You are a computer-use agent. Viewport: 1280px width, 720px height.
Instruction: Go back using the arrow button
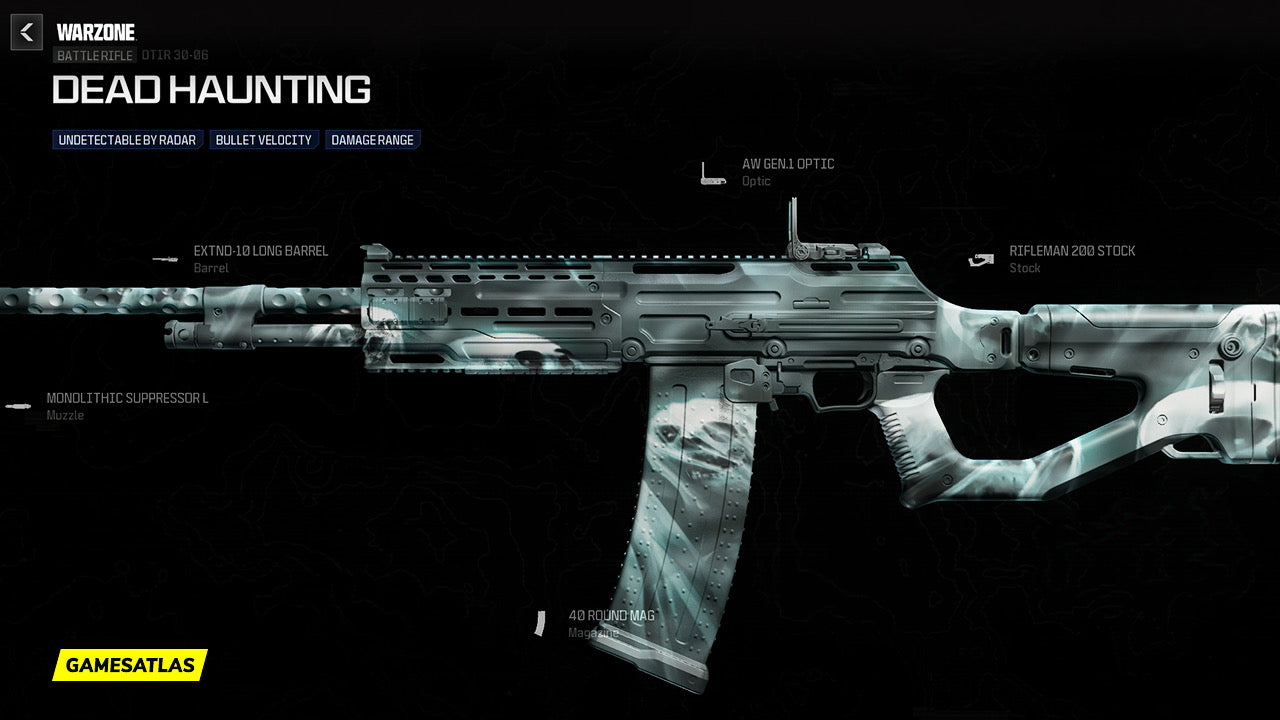point(27,33)
